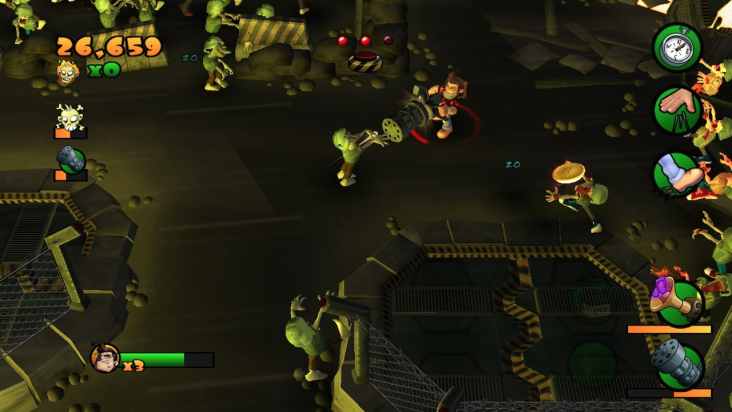Viewport: 732px width, 412px height.
Task: Use the sneaker stomp ability icon
Action: pyautogui.click(x=677, y=174)
